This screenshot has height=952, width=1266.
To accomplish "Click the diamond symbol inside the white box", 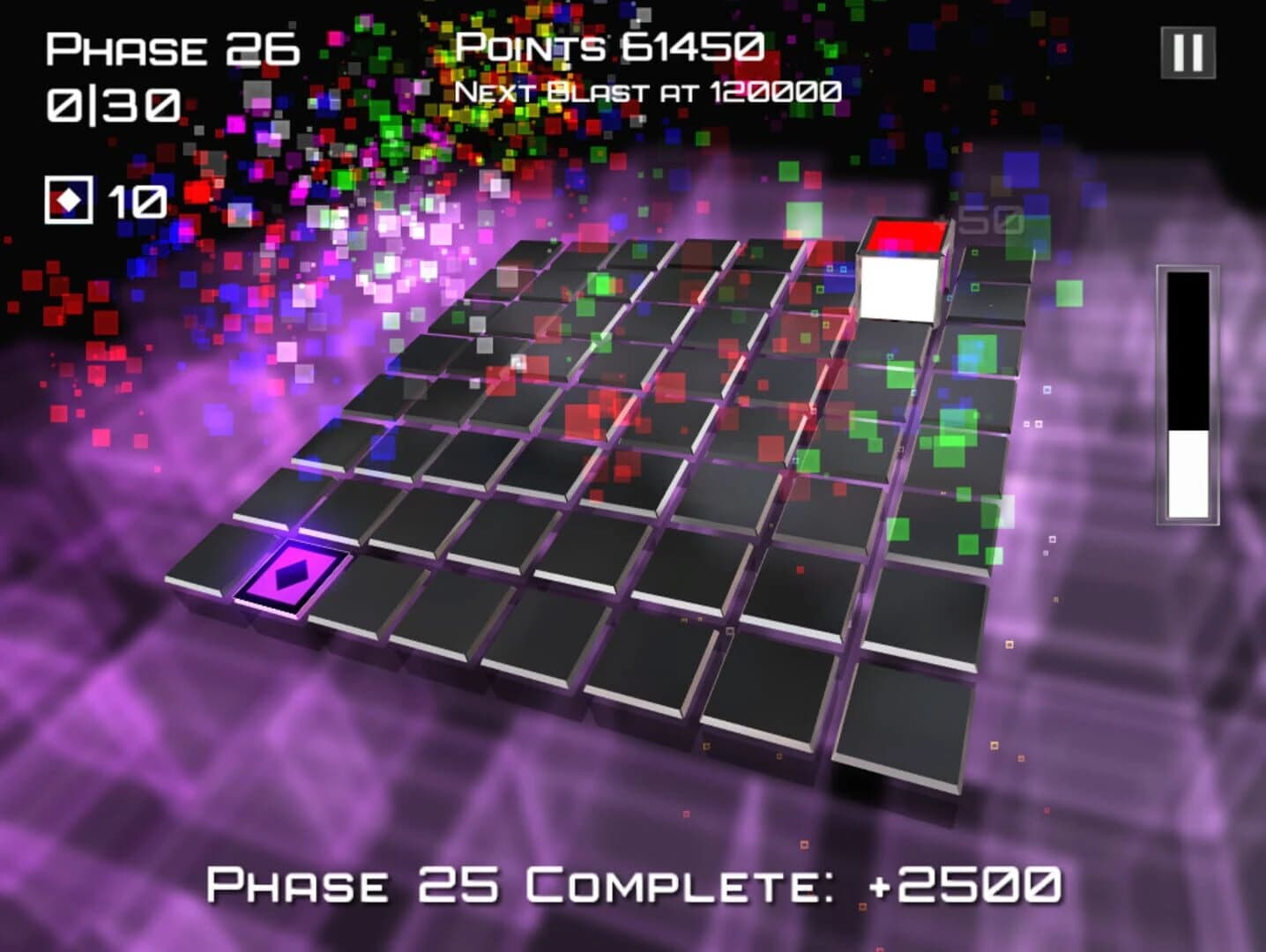I will 68,197.
